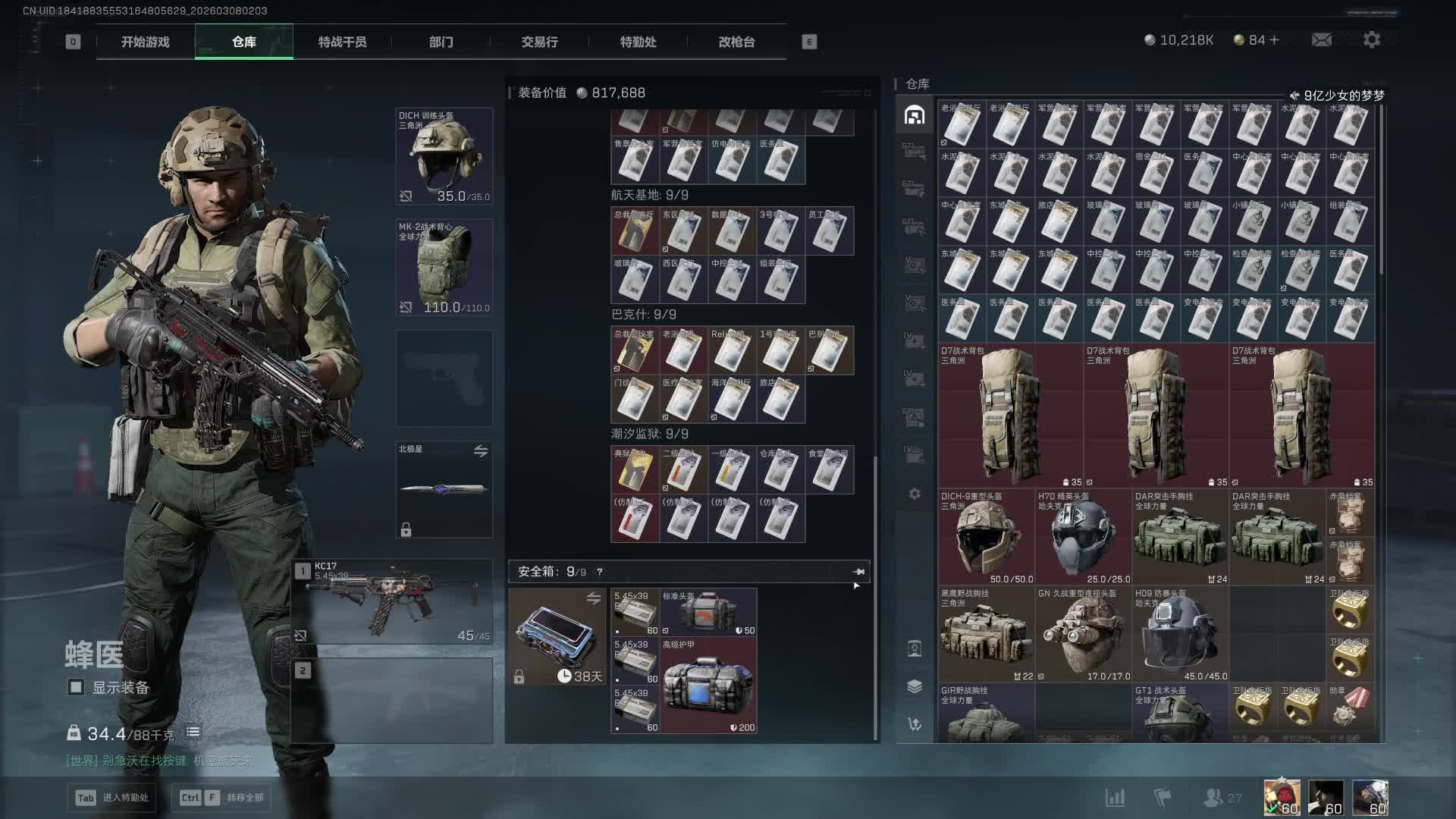Screen dimensions: 1456x819
Task: Click the 进入特勤处 button
Action: click(x=114, y=797)
